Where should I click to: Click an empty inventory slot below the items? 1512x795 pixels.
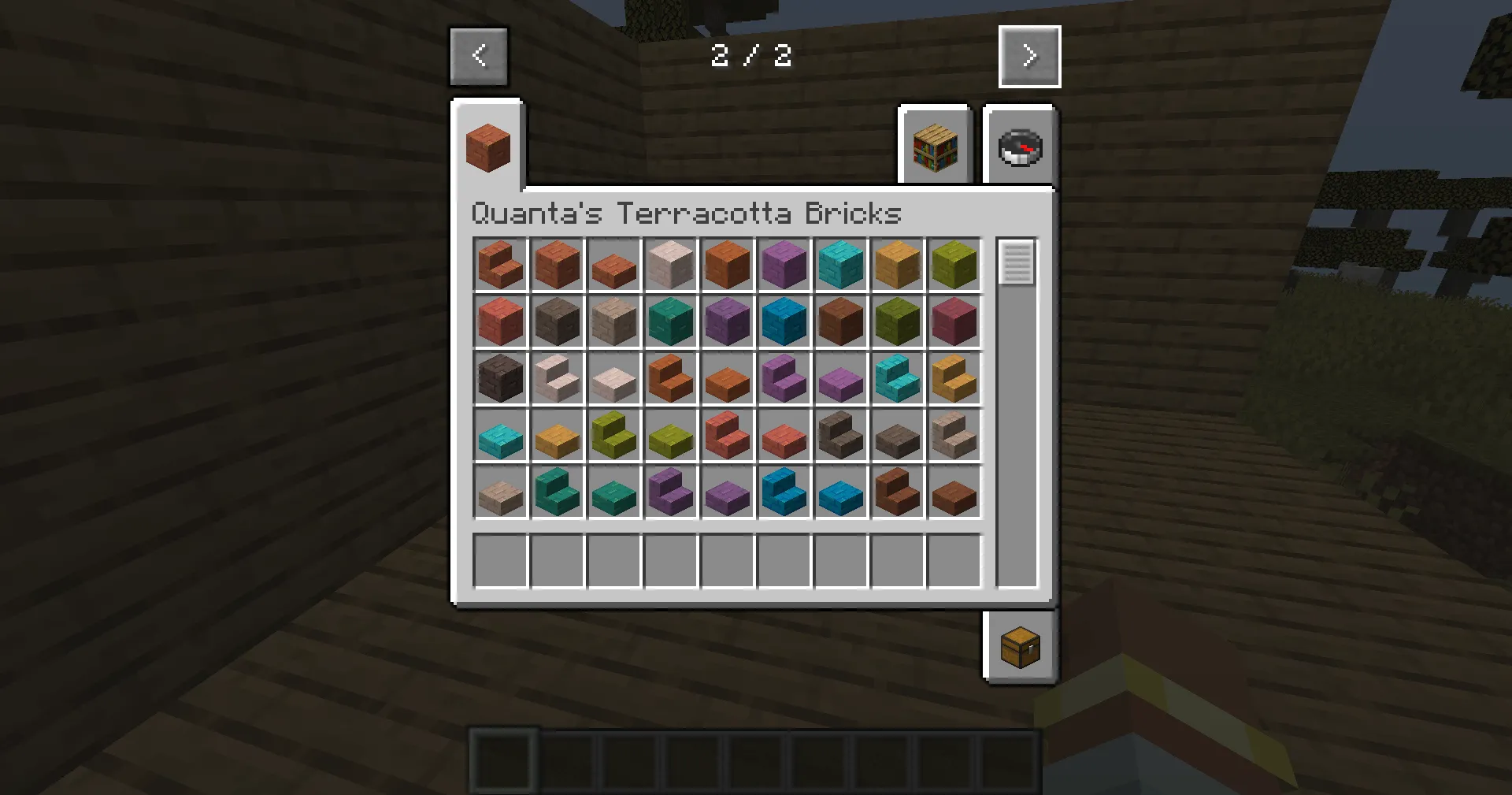[500, 559]
